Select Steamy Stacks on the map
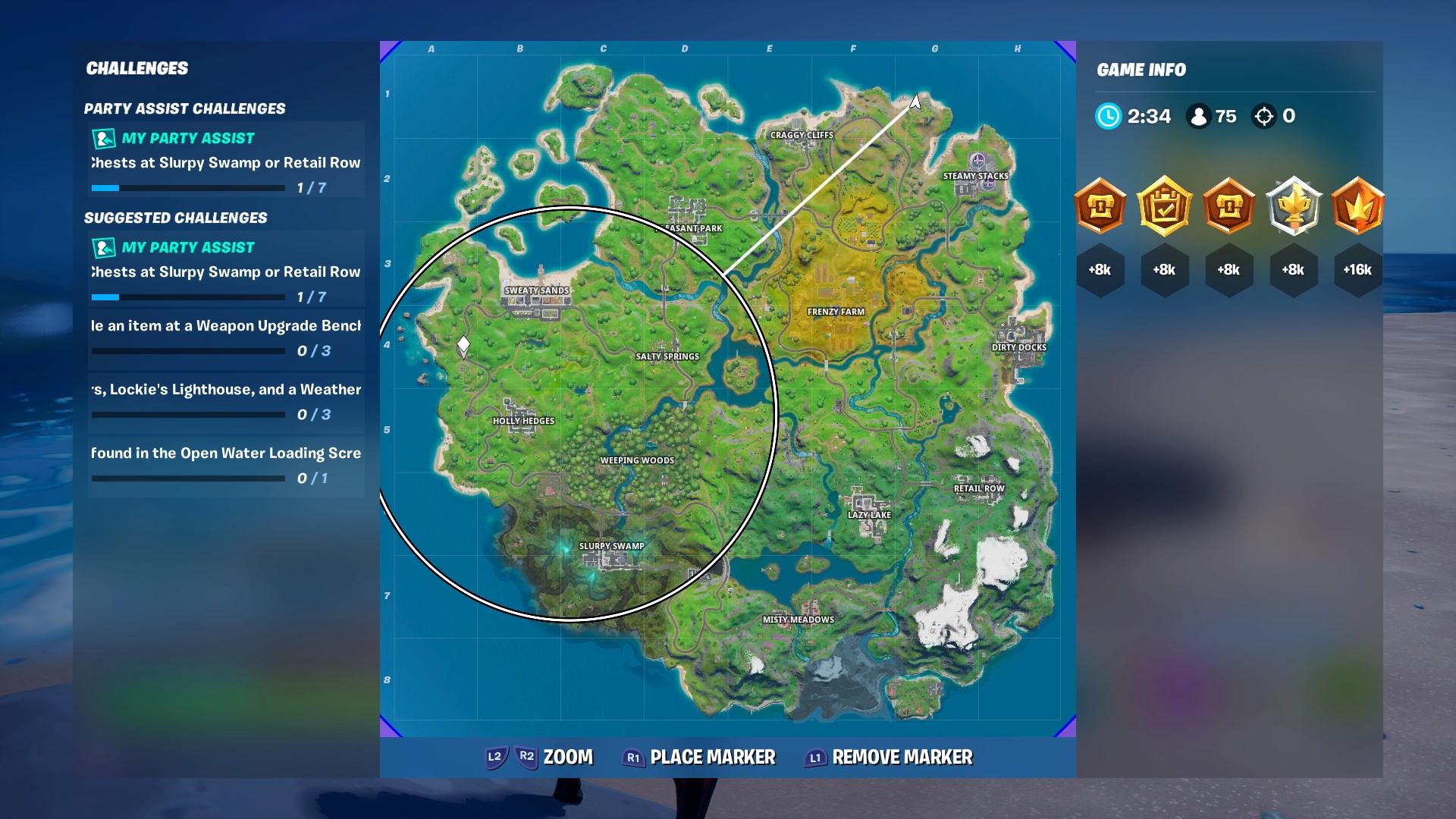The image size is (1456, 819). click(x=975, y=176)
